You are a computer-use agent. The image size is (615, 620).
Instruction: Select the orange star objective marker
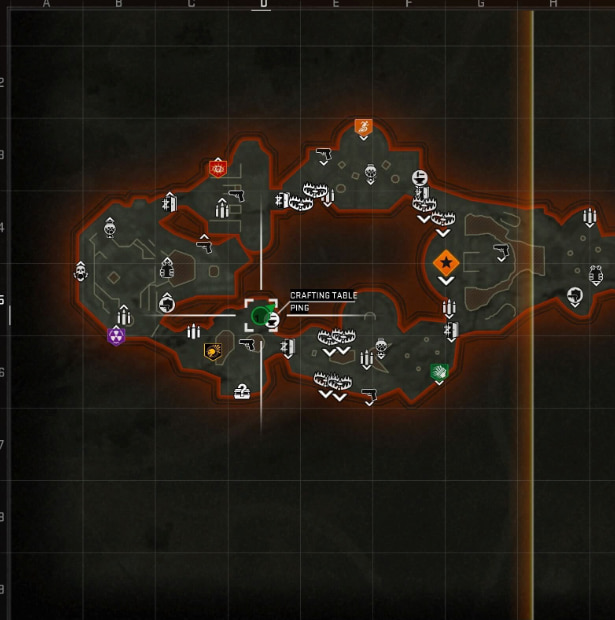445,263
